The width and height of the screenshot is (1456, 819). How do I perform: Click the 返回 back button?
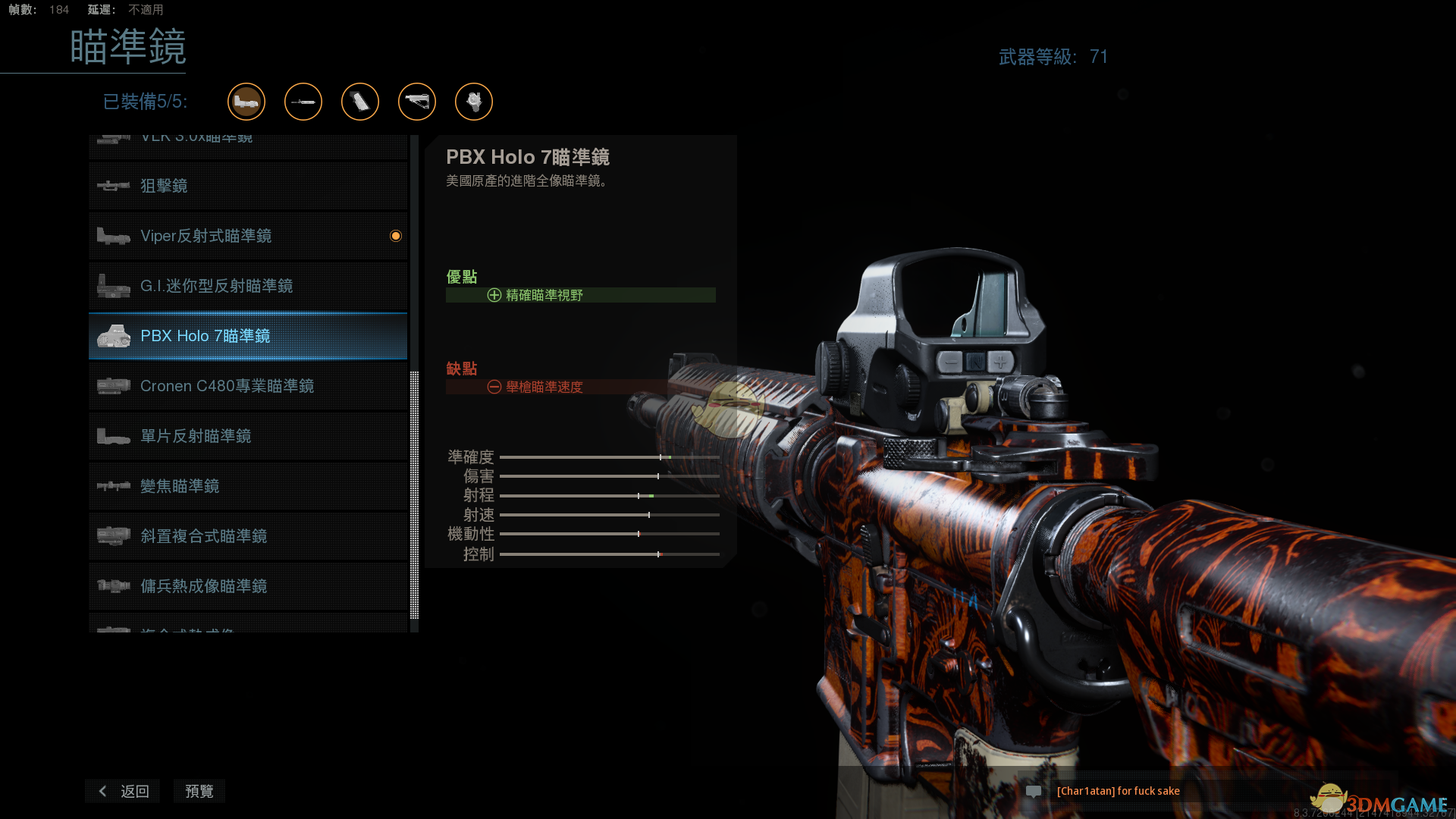tap(124, 791)
